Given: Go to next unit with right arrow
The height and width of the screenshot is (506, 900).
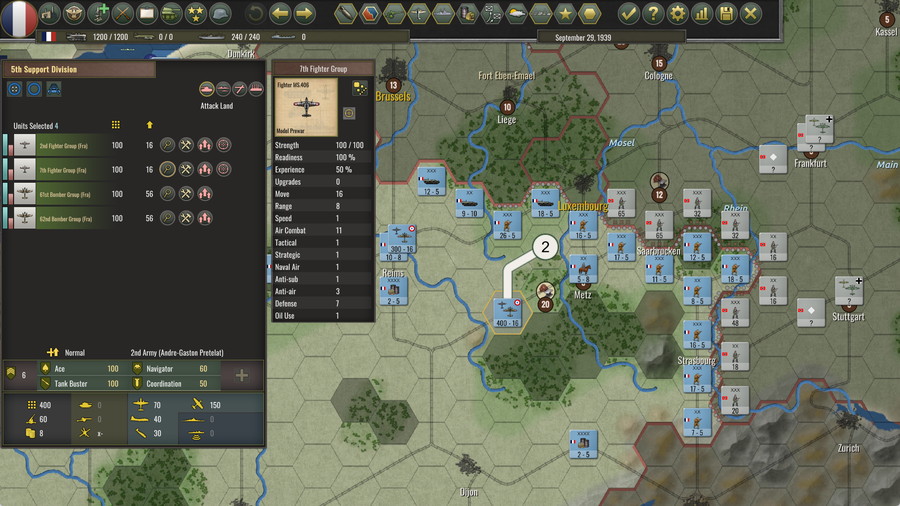Looking at the screenshot, I should coord(304,14).
